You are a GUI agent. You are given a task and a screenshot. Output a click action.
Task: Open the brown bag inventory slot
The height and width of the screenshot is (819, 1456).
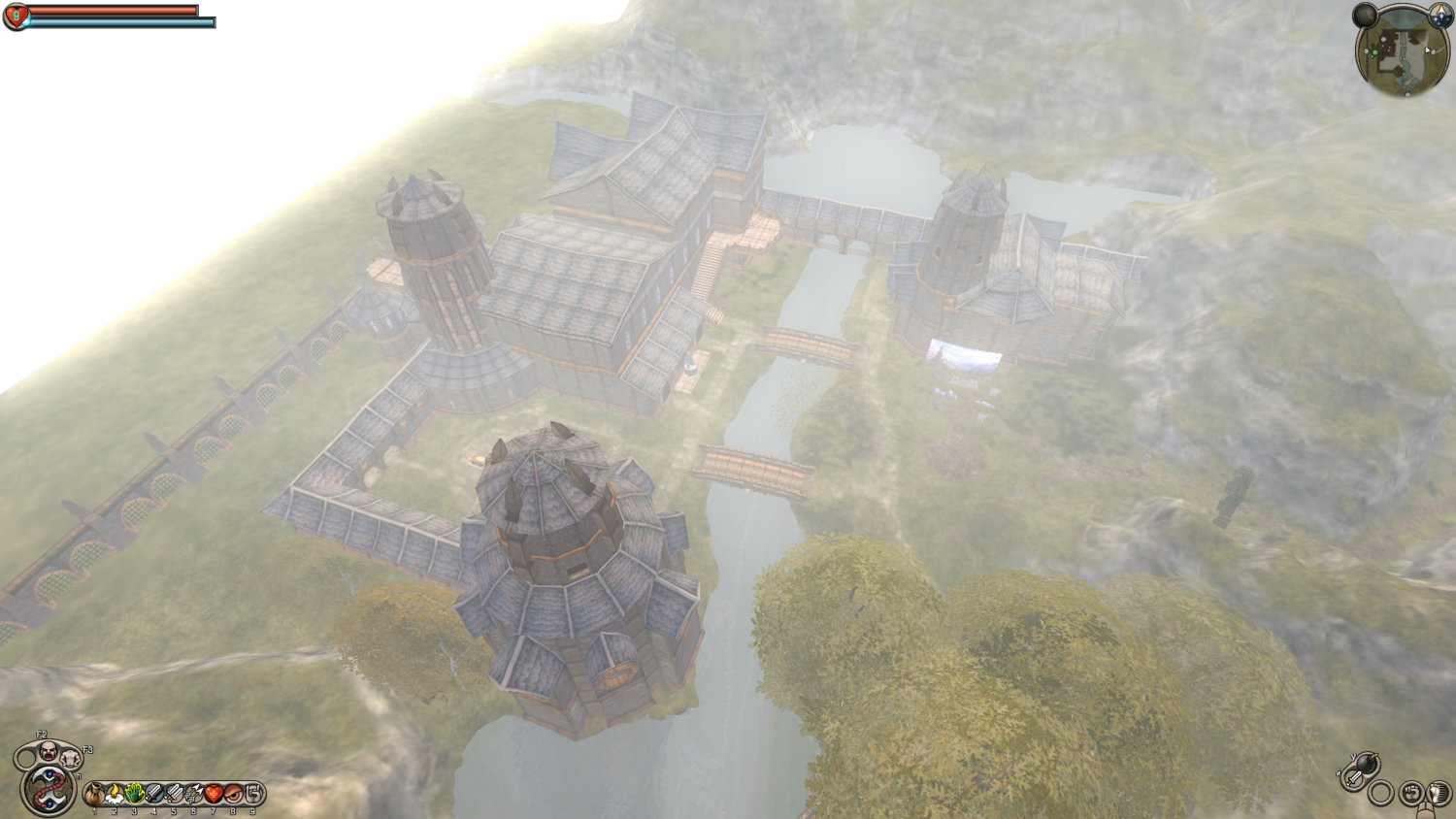coord(94,795)
